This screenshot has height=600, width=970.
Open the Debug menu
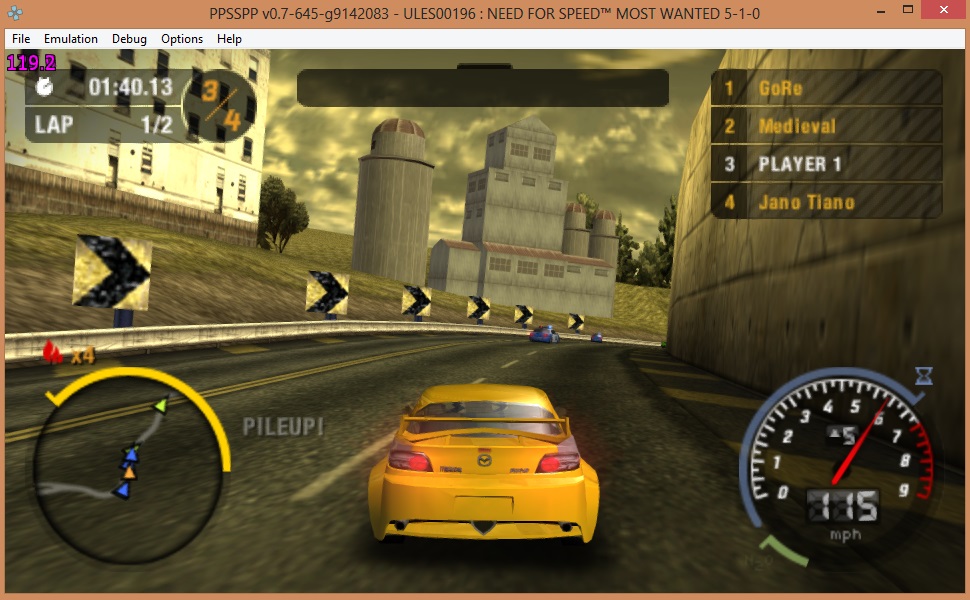click(129, 39)
